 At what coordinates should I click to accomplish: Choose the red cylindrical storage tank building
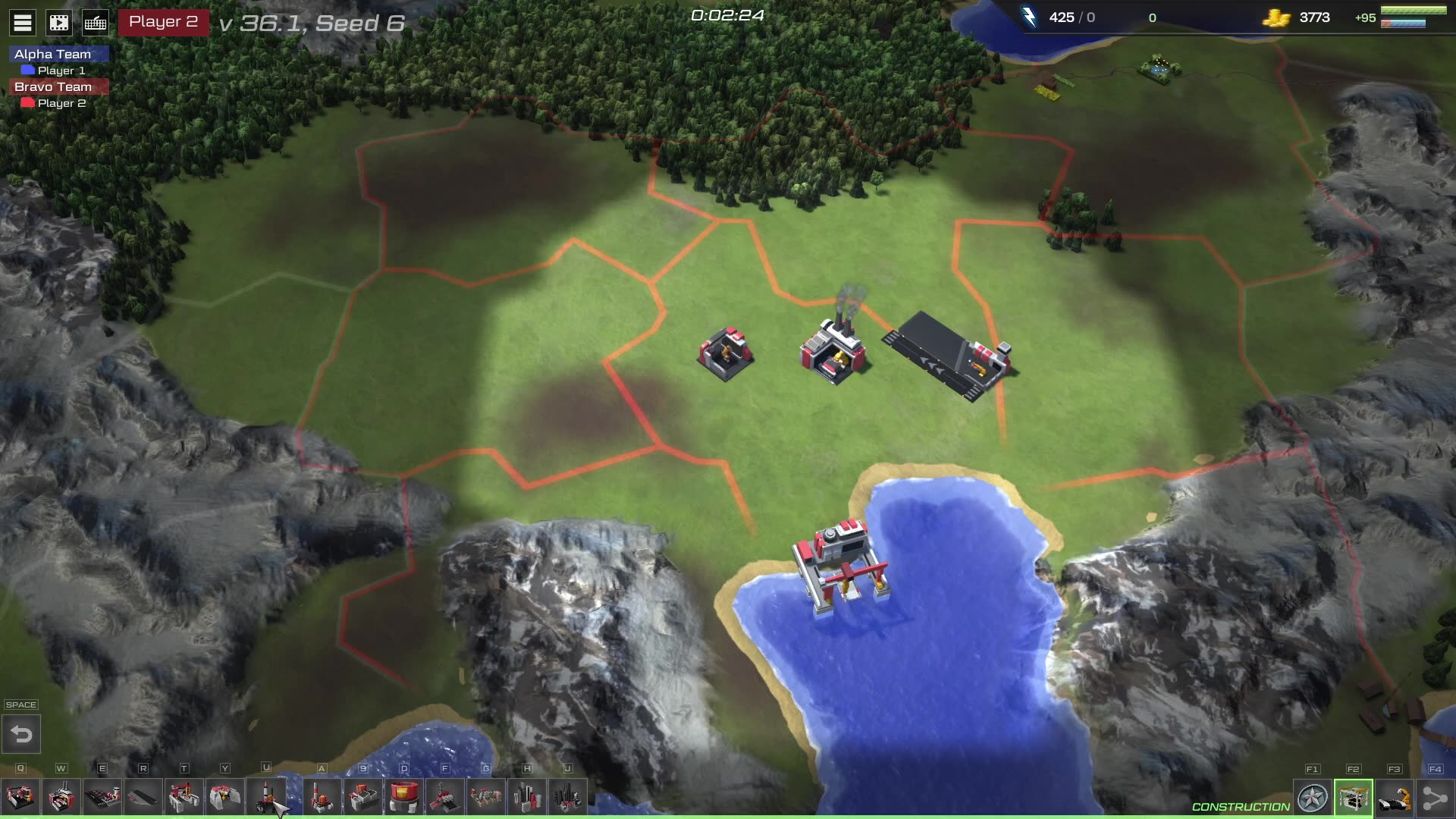click(403, 798)
